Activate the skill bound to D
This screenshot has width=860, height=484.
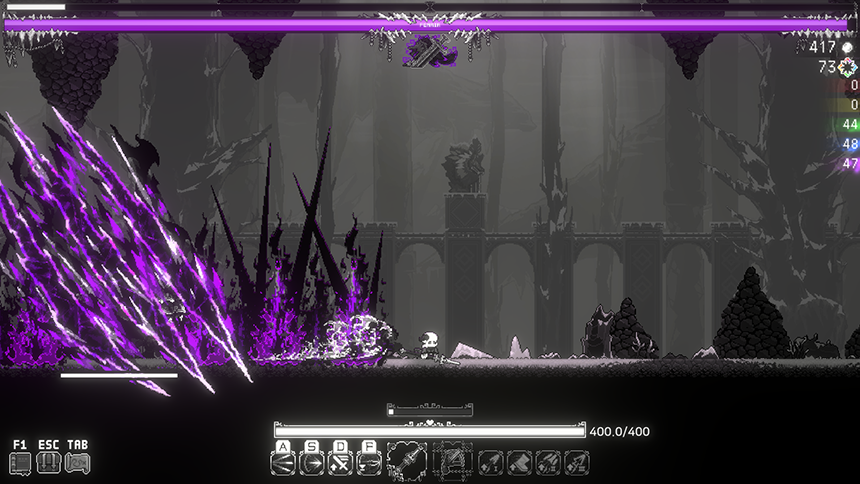click(x=340, y=464)
